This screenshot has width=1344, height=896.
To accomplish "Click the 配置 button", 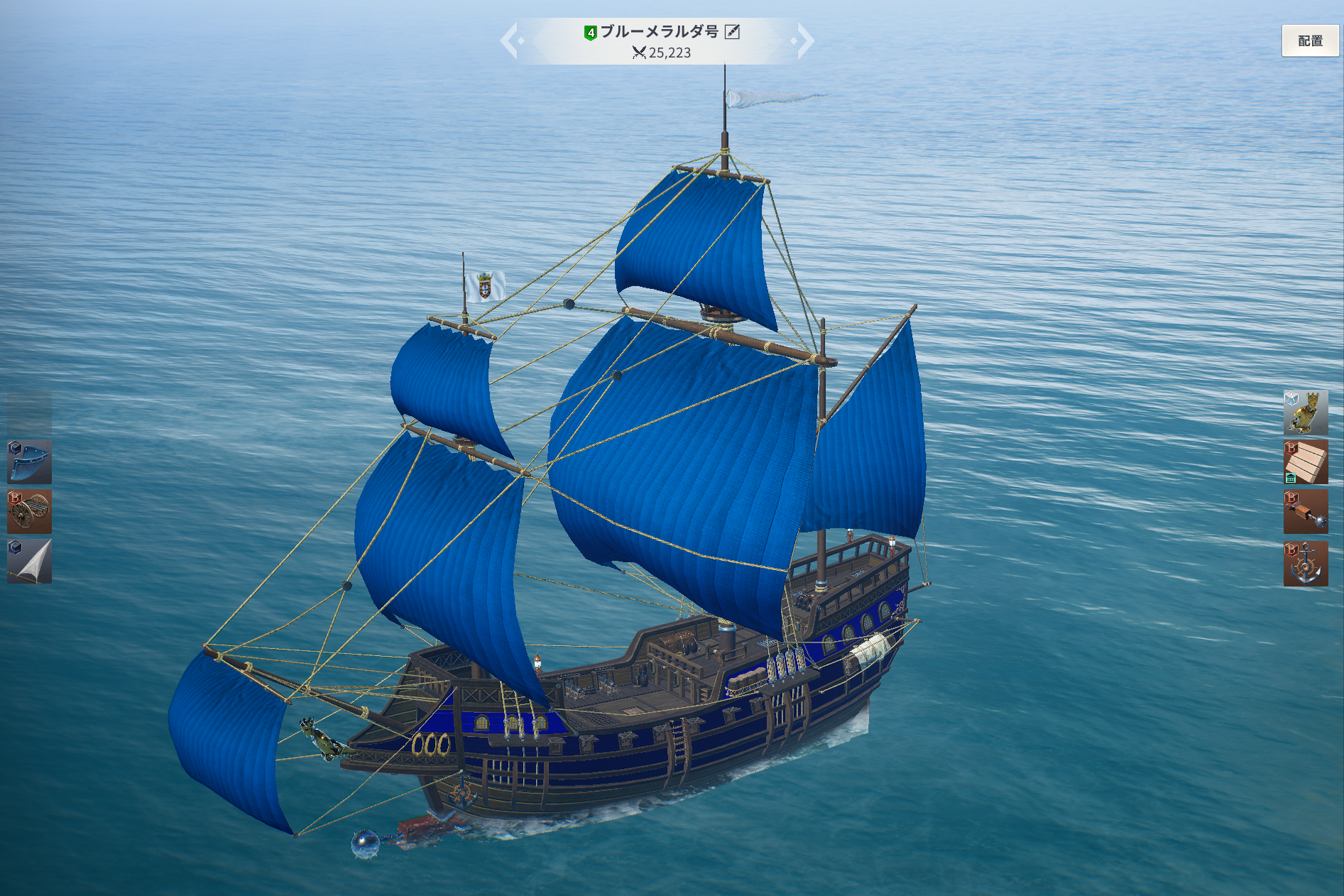I will coord(1310,41).
